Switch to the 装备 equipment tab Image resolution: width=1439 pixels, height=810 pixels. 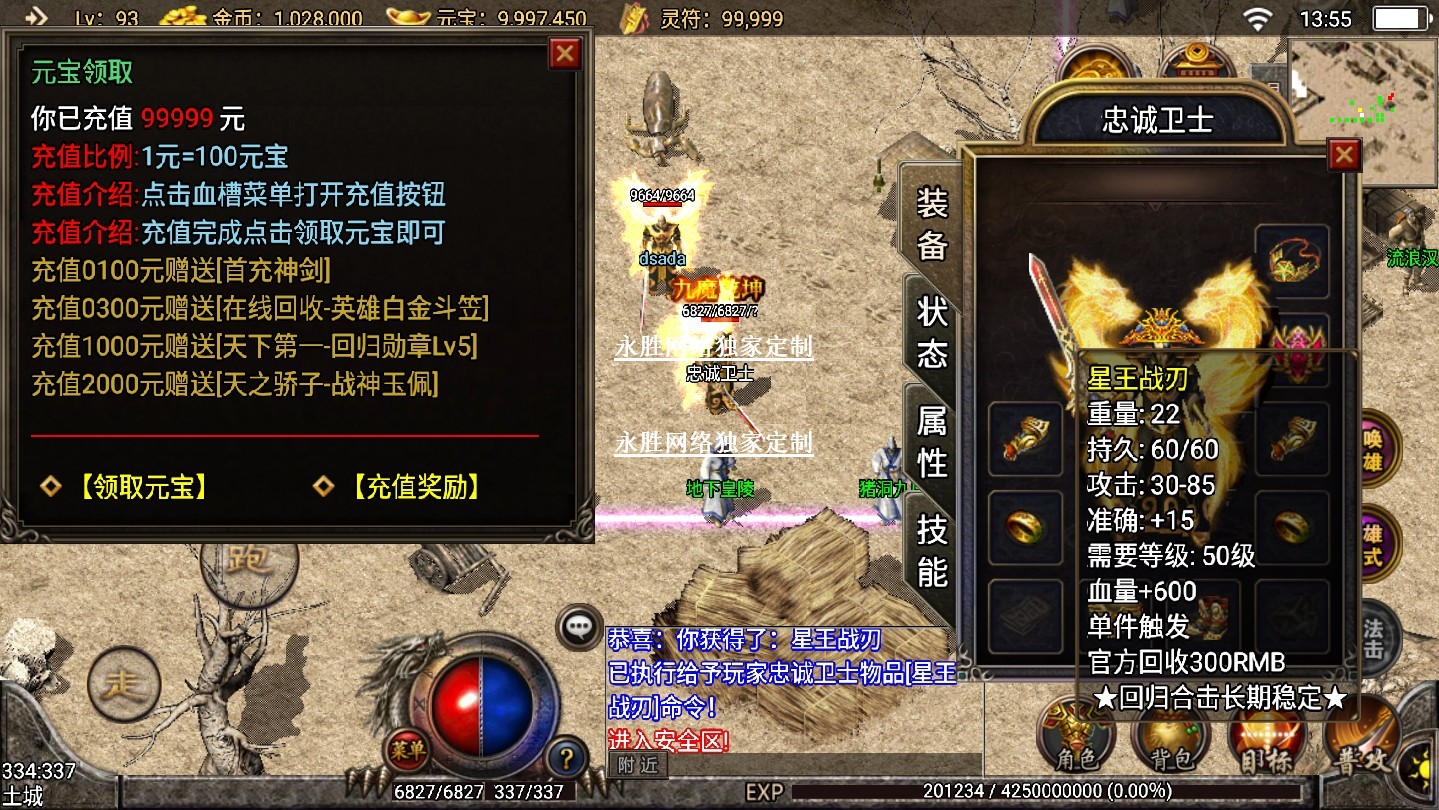tap(932, 225)
